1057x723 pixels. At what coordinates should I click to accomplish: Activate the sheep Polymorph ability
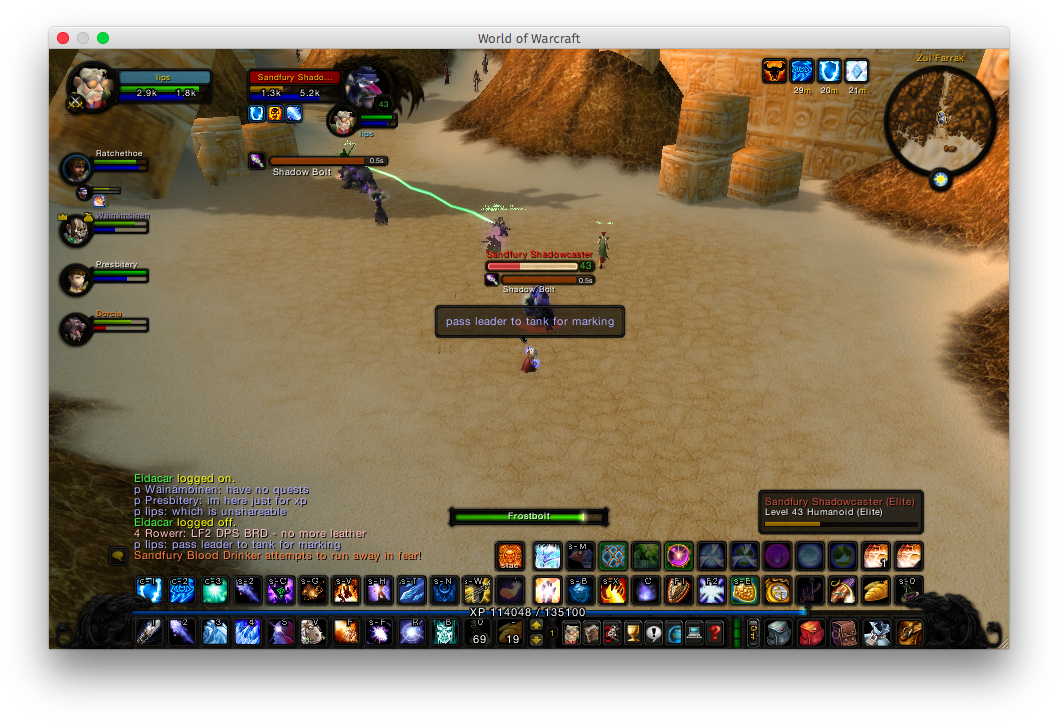pos(312,632)
